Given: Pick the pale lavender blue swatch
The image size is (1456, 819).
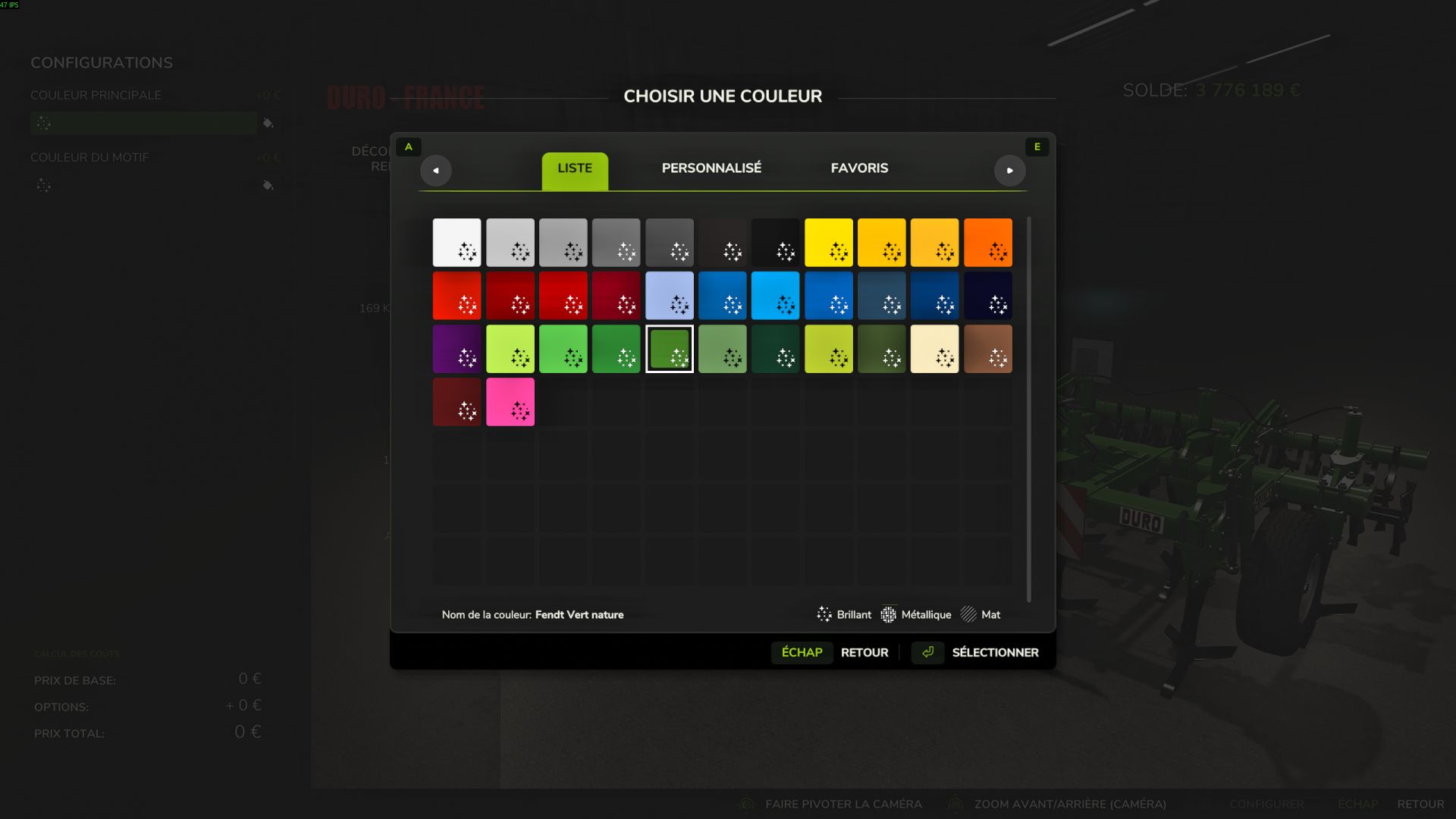Looking at the screenshot, I should coord(669,296).
